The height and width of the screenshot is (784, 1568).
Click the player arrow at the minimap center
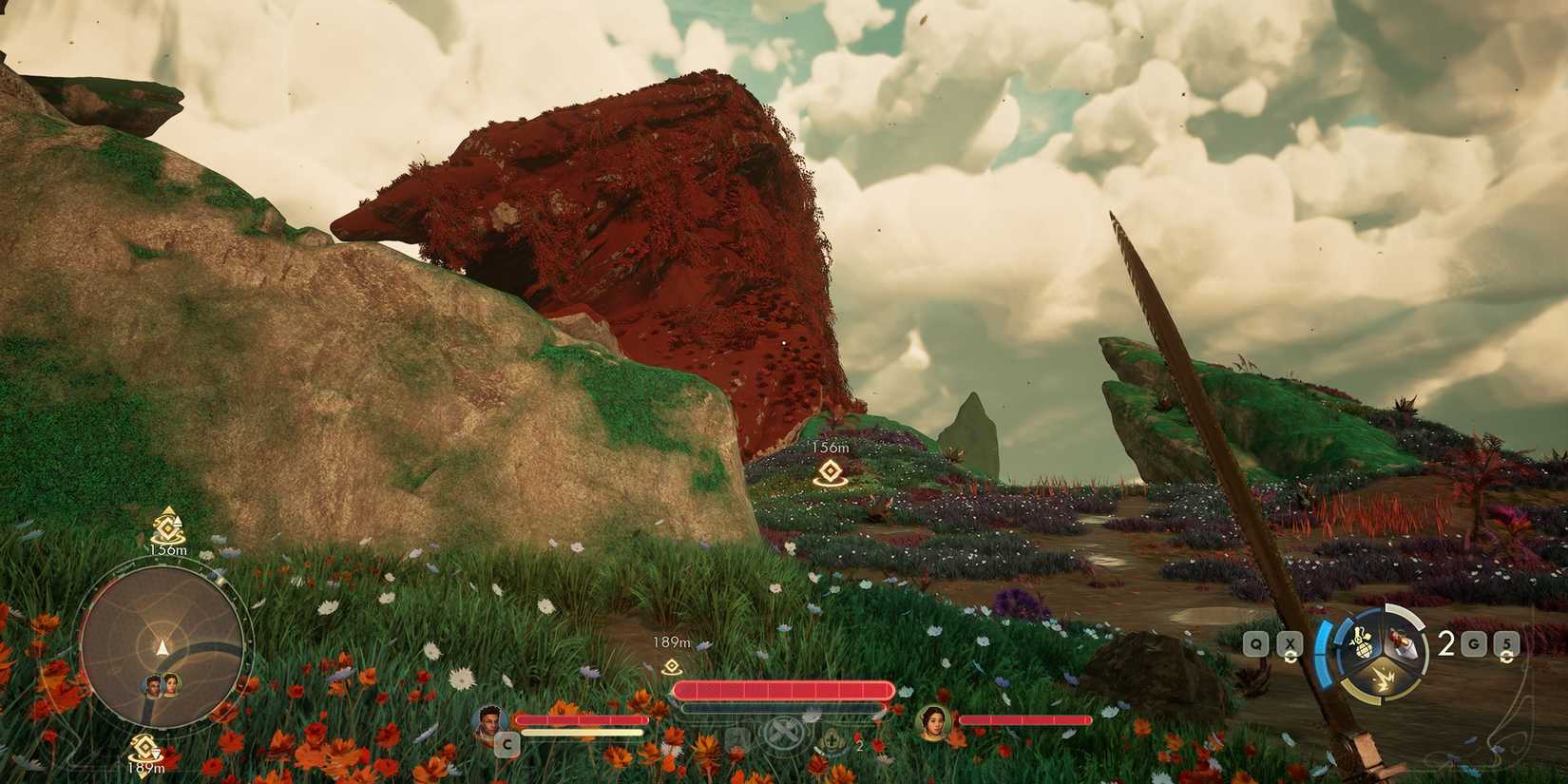(163, 647)
